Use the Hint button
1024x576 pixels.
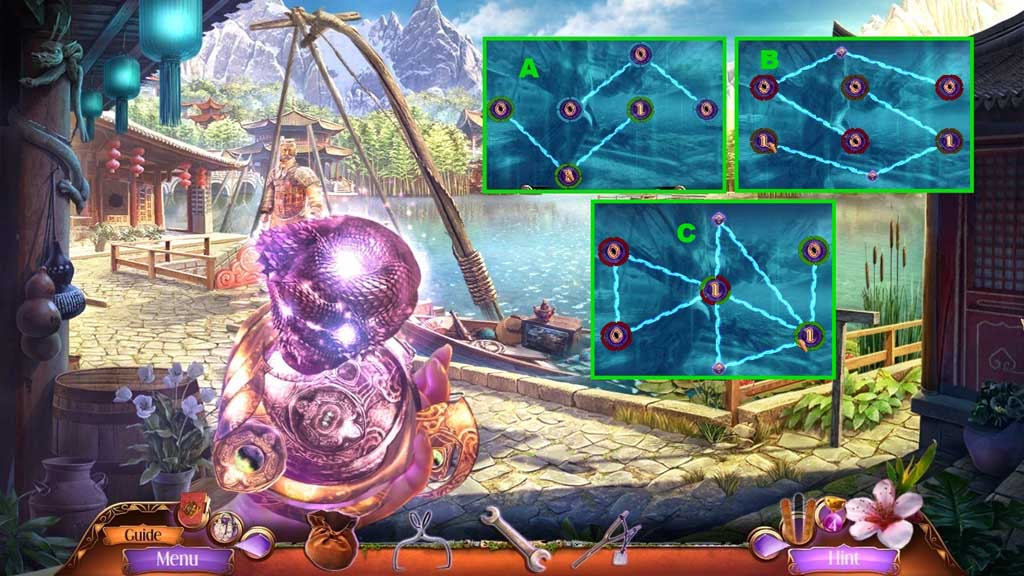pyautogui.click(x=843, y=559)
